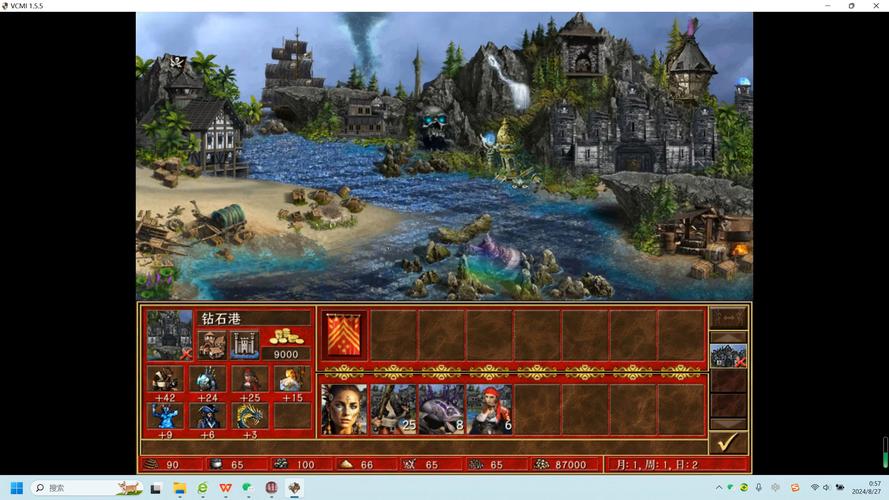This screenshot has height=500, width=889.
Task: Close the VCMI game window
Action: click(x=877, y=6)
